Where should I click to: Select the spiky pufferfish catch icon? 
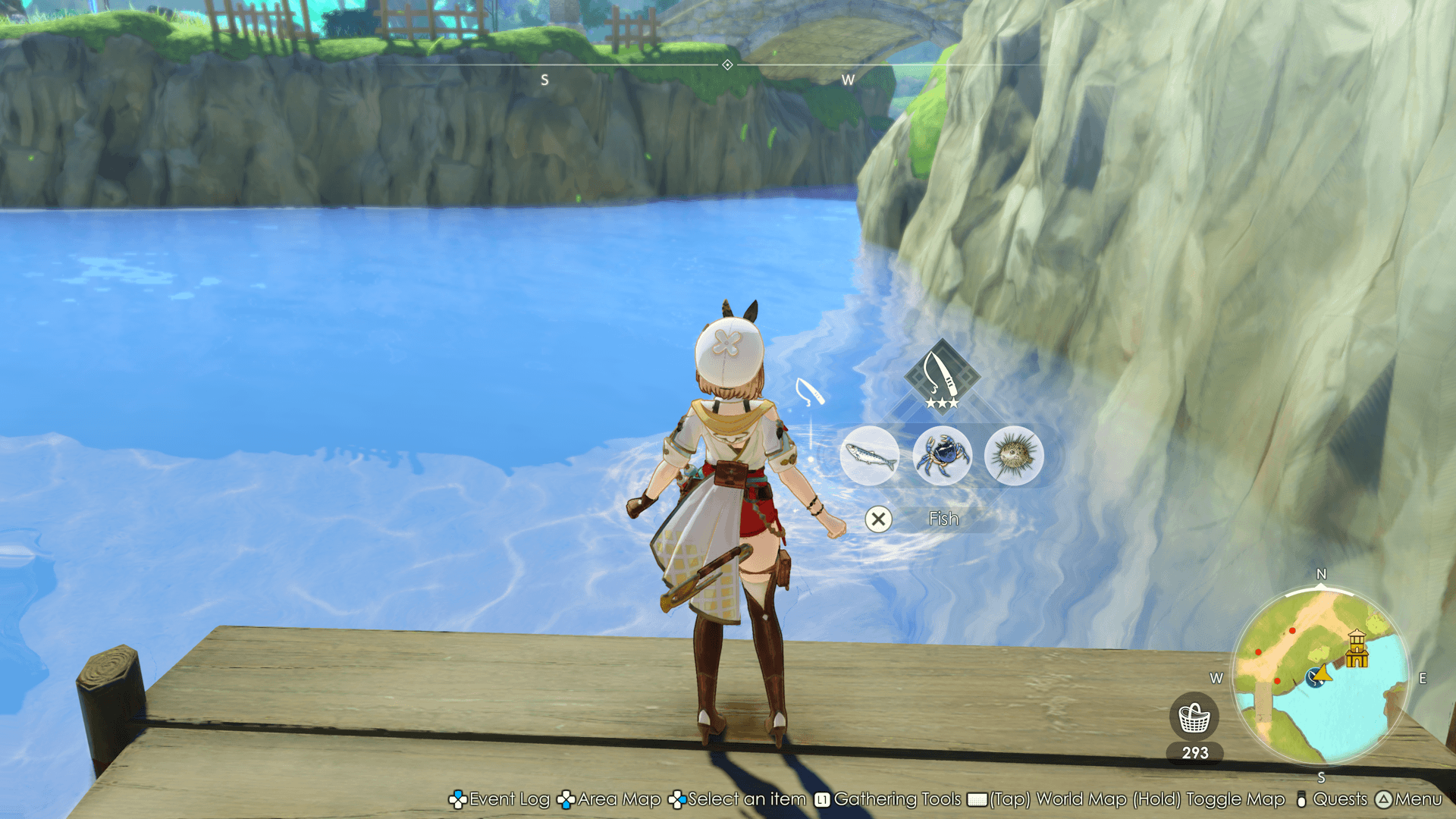[x=1014, y=456]
